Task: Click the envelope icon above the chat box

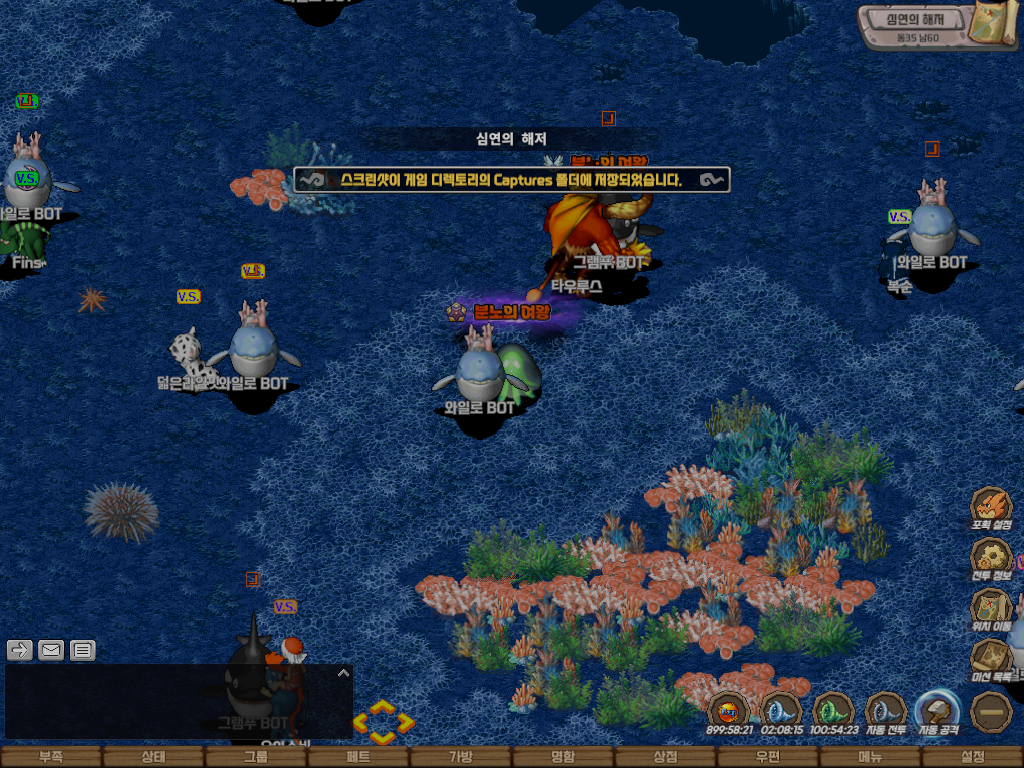Action: pos(51,651)
